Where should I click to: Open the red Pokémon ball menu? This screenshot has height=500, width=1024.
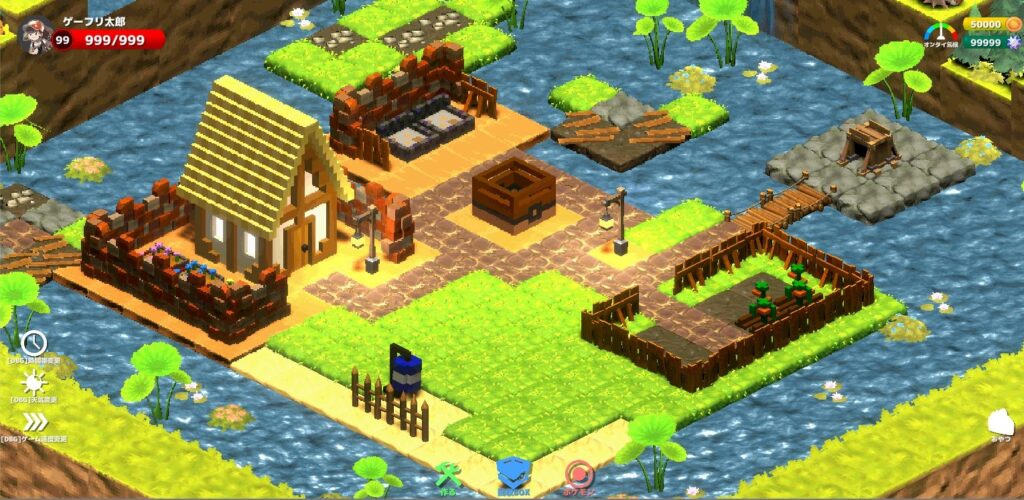click(x=579, y=474)
